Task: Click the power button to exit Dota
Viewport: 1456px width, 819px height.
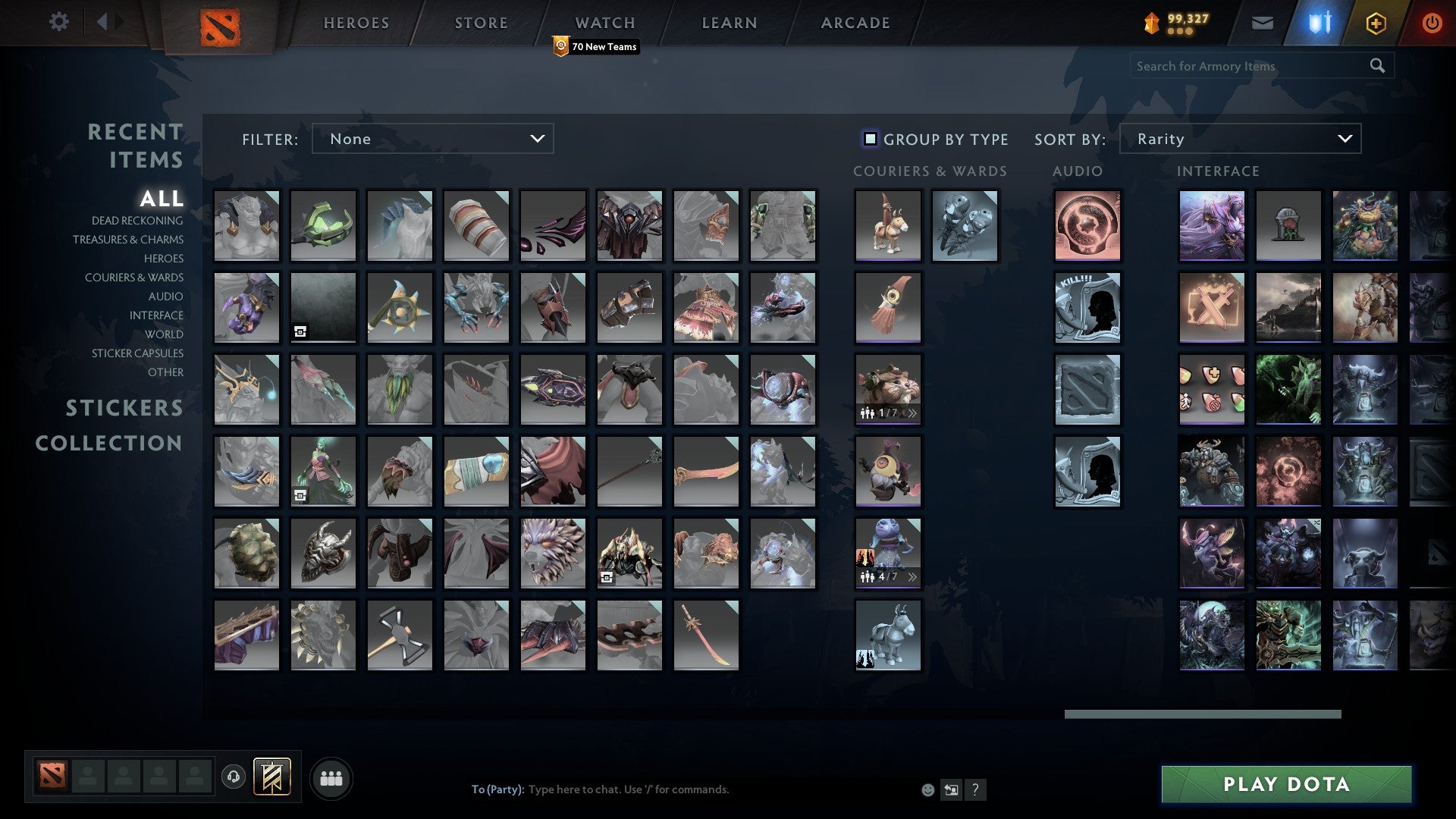Action: point(1432,23)
